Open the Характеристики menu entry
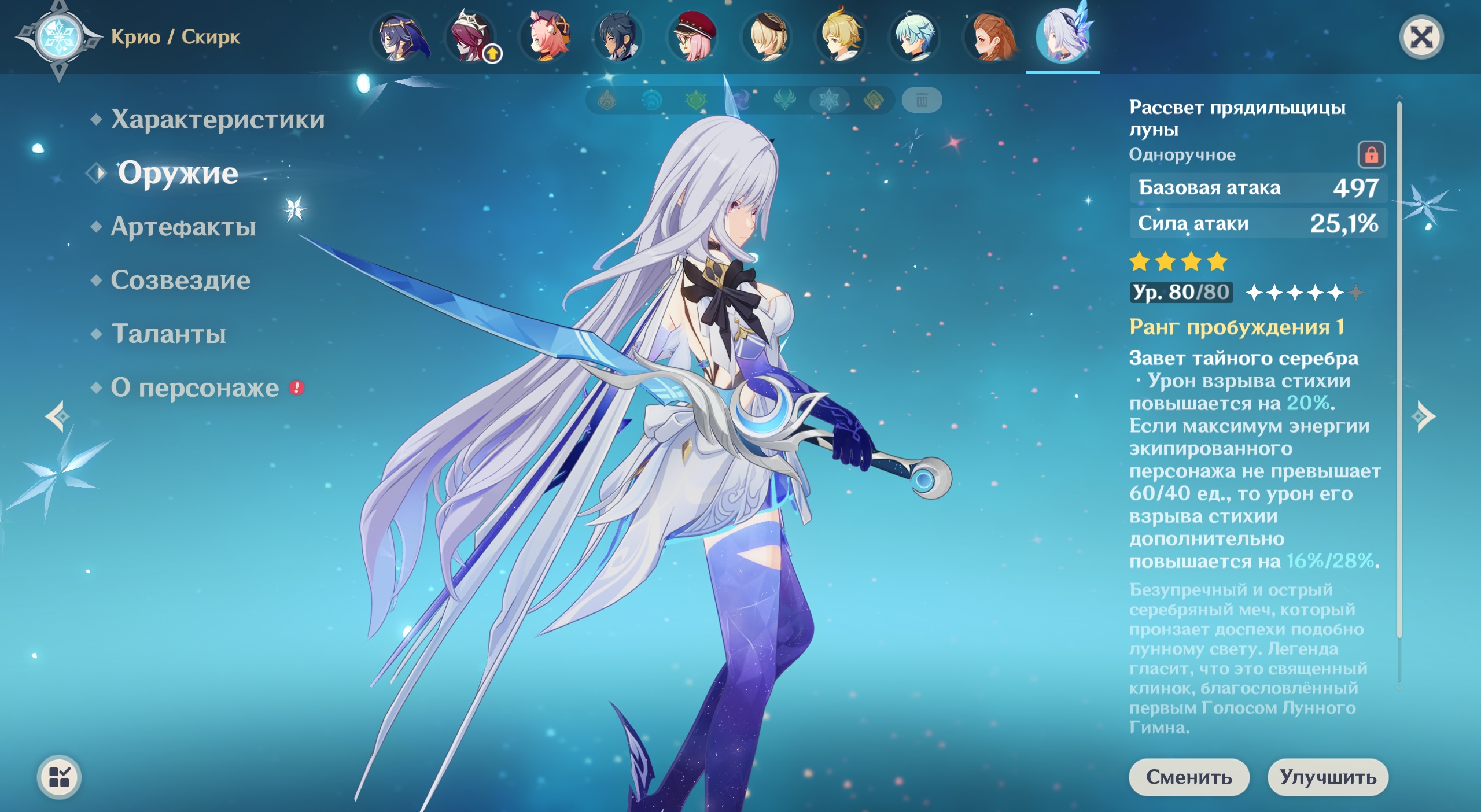This screenshot has width=1481, height=812. coord(217,120)
